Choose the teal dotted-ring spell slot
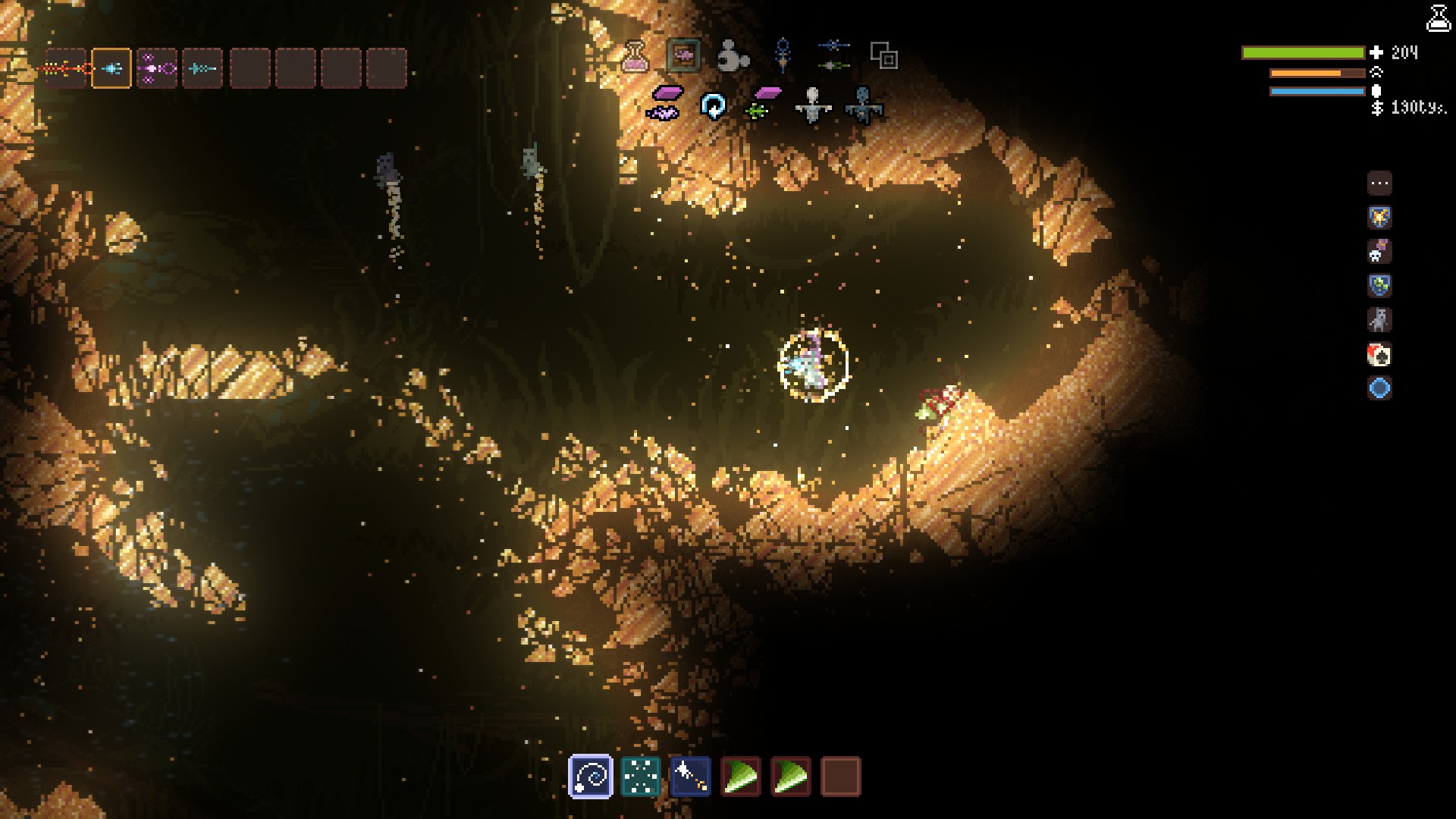Image resolution: width=1456 pixels, height=819 pixels. (640, 777)
